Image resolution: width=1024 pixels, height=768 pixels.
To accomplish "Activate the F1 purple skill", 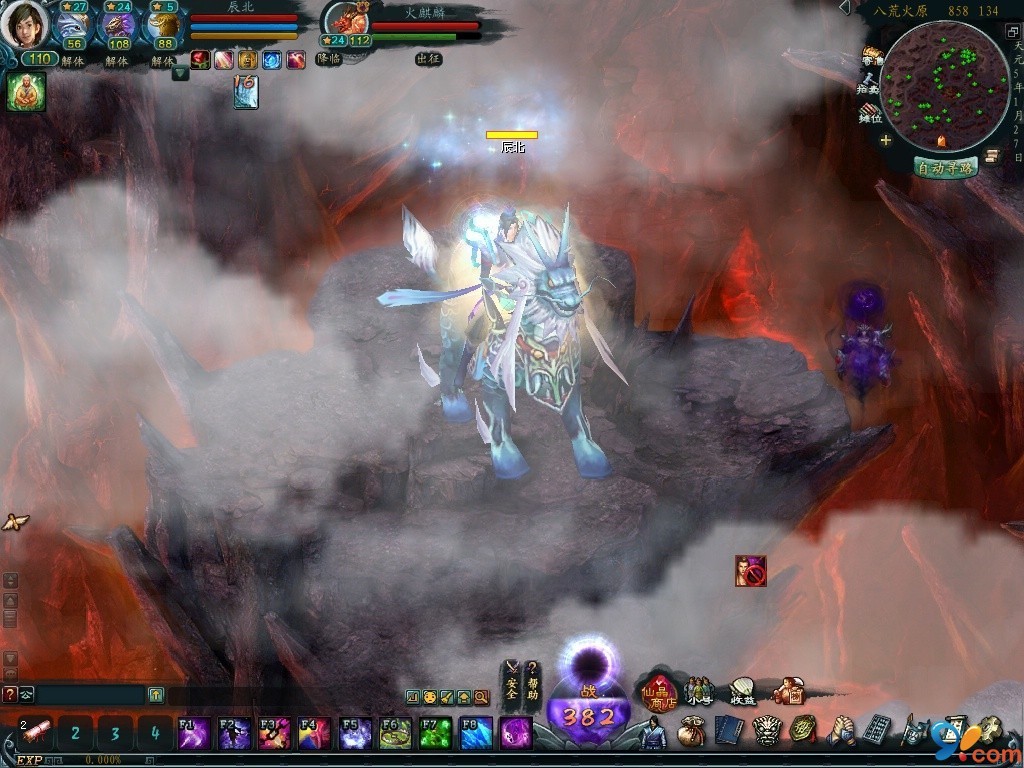I will point(193,733).
